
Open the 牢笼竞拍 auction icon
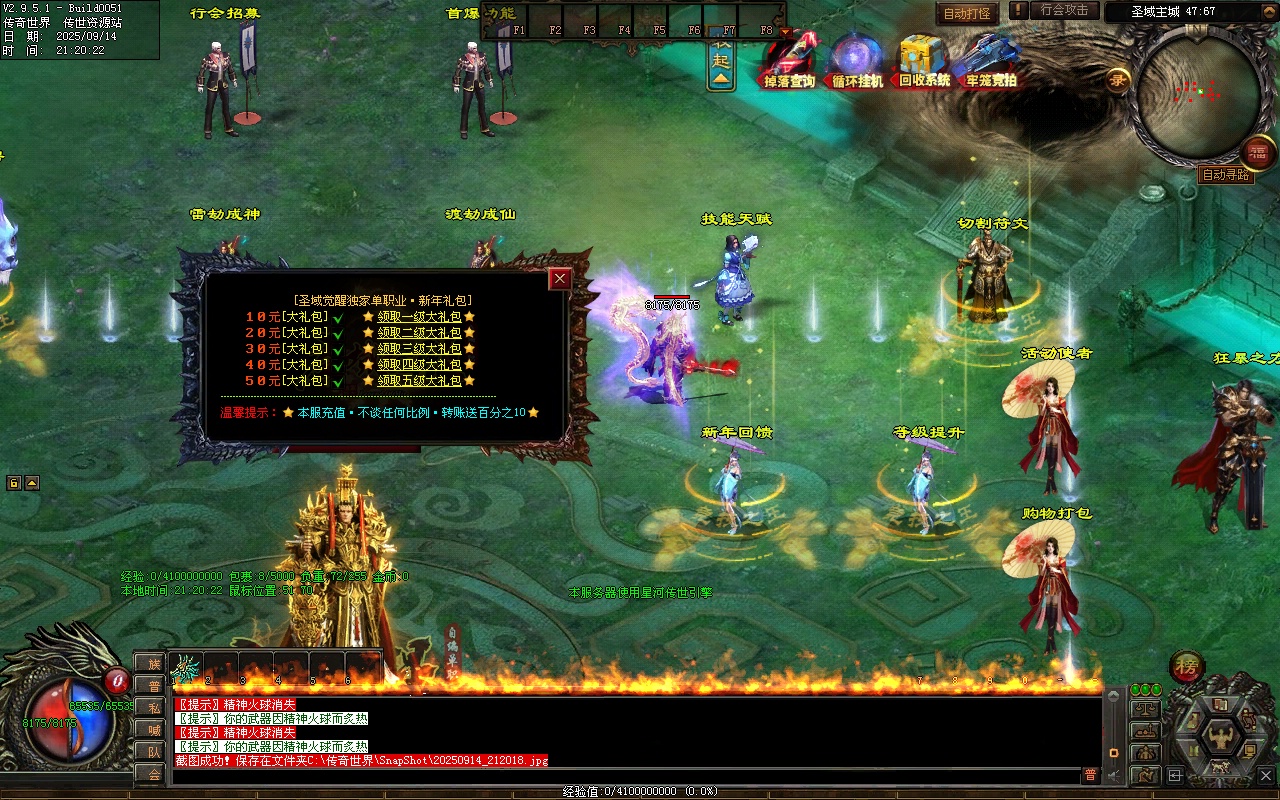(989, 60)
